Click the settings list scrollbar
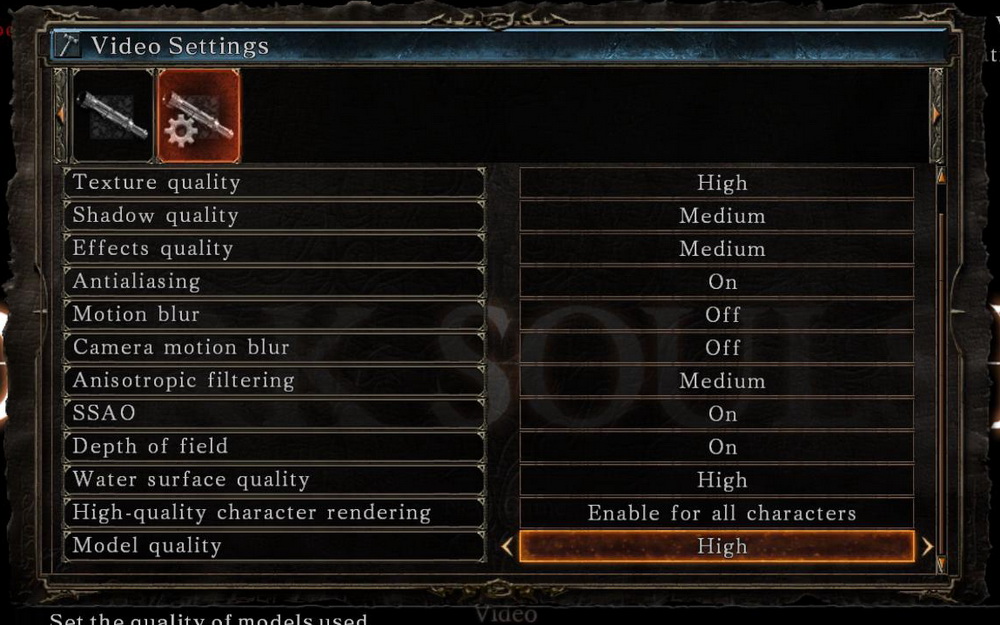Viewport: 1000px width, 625px height. pos(940,370)
